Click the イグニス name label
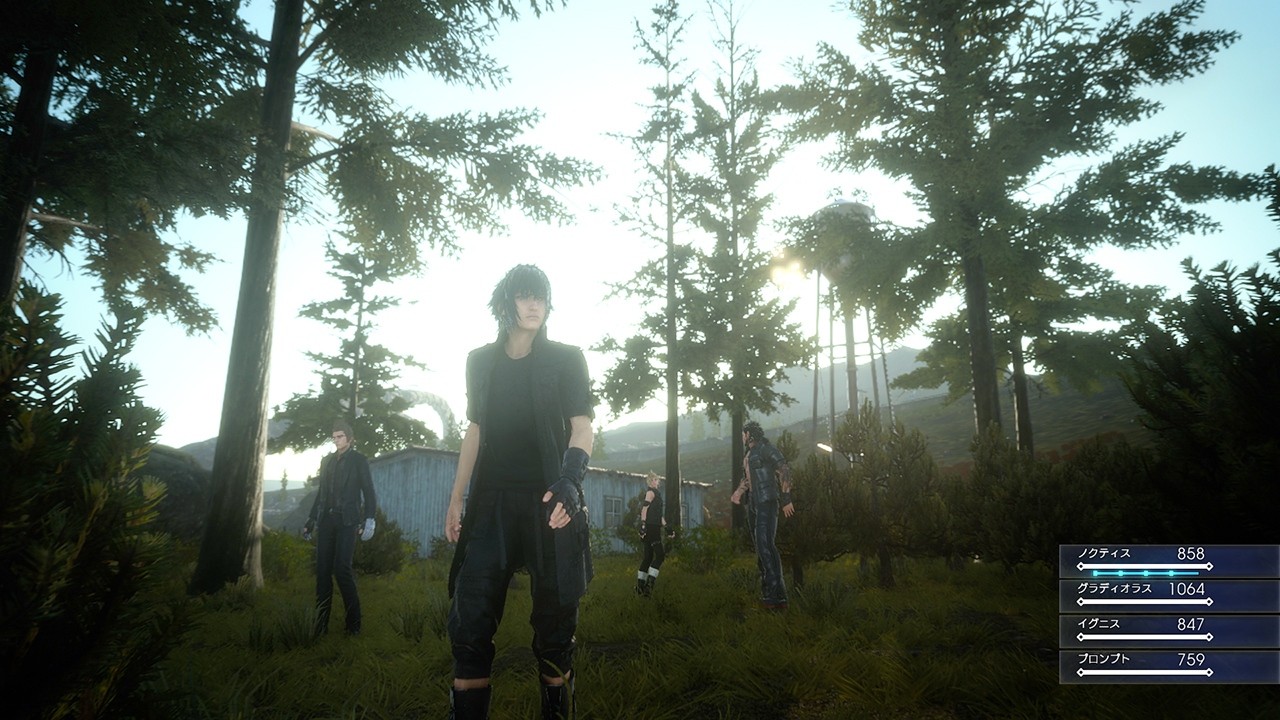This screenshot has height=720, width=1280. point(1098,624)
